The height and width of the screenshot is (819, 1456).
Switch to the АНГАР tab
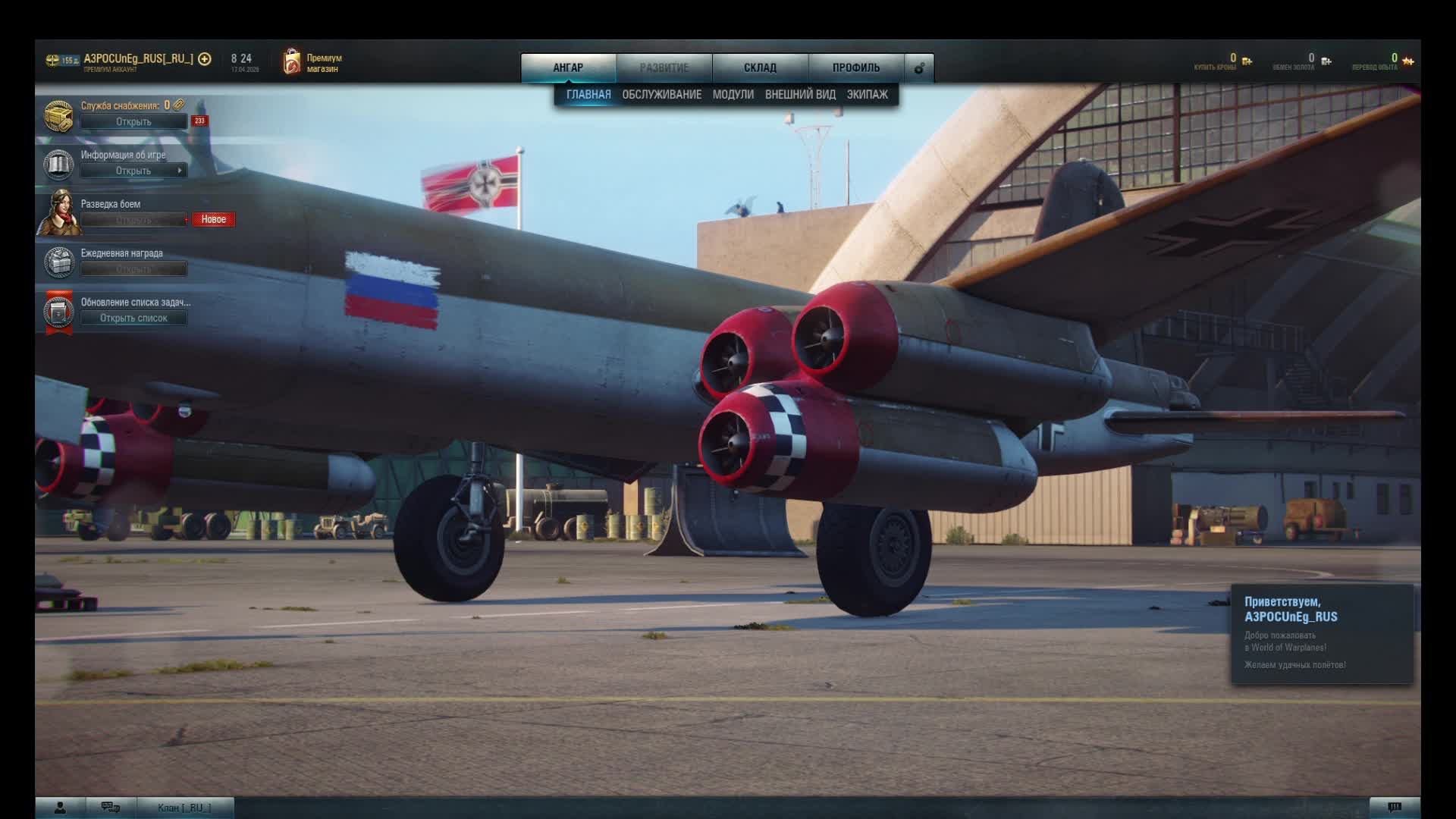(x=568, y=67)
